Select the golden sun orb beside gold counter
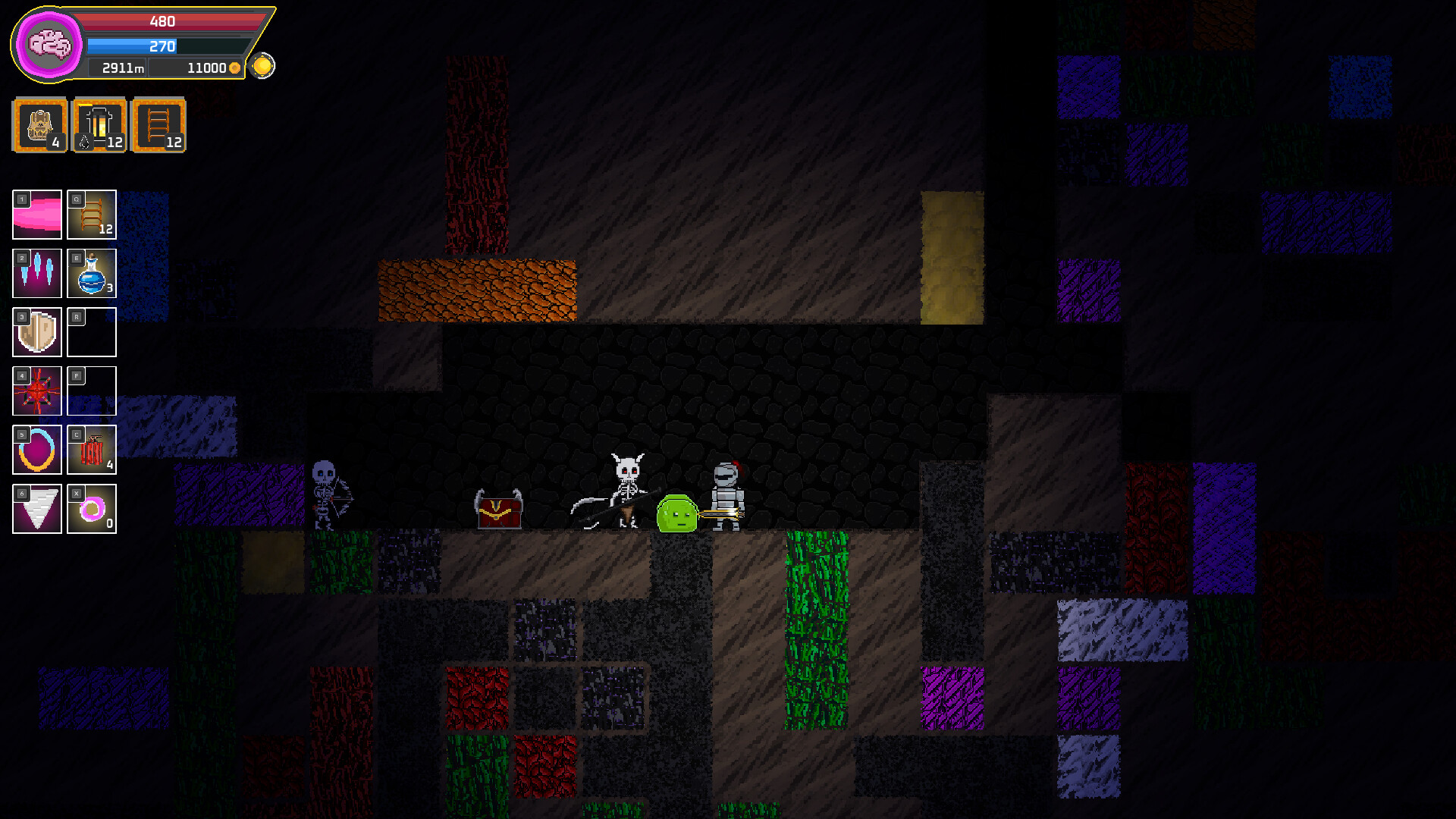 click(262, 66)
